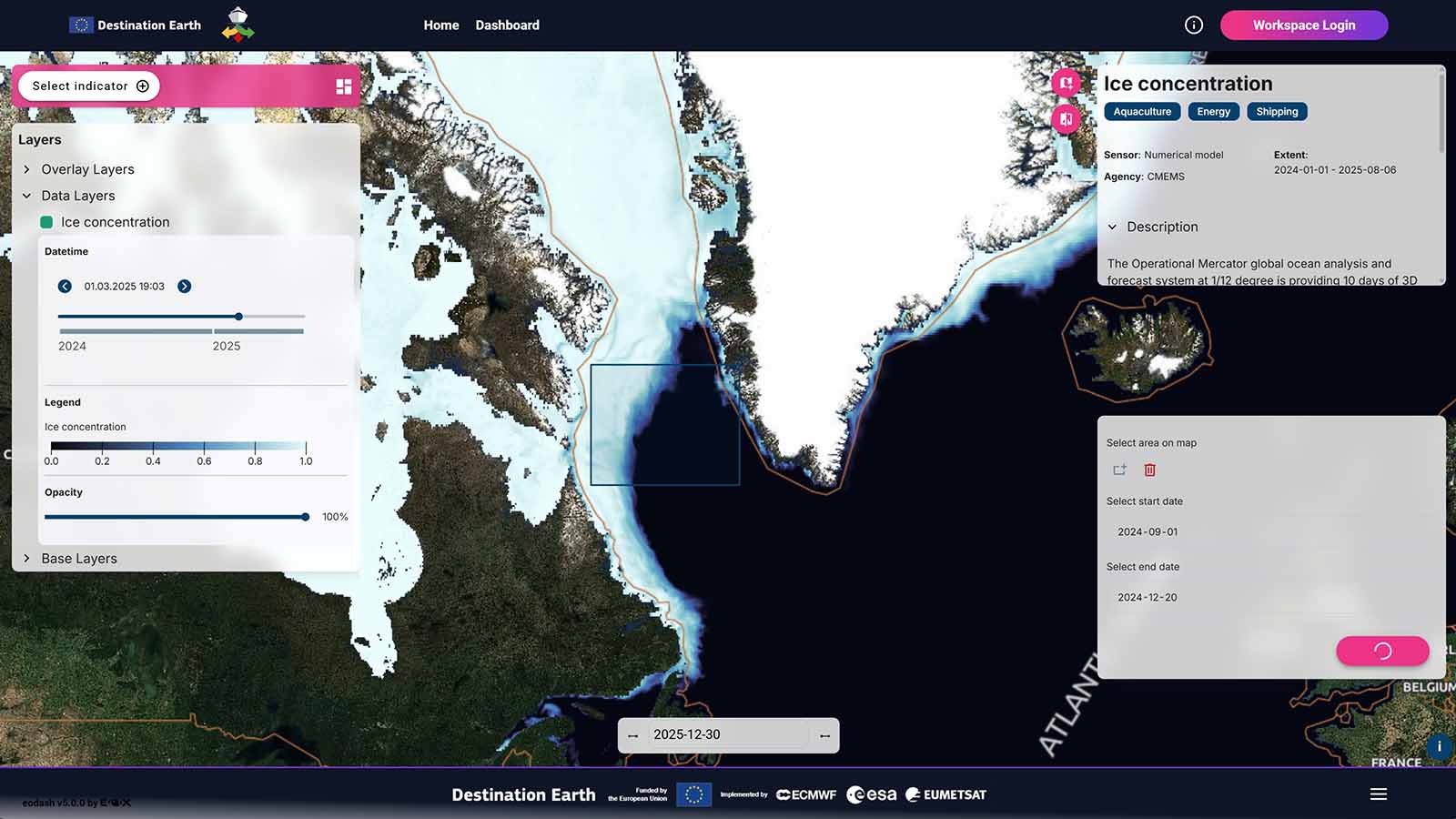Open the Select indicator button
This screenshot has width=1456, height=819.
(x=89, y=86)
